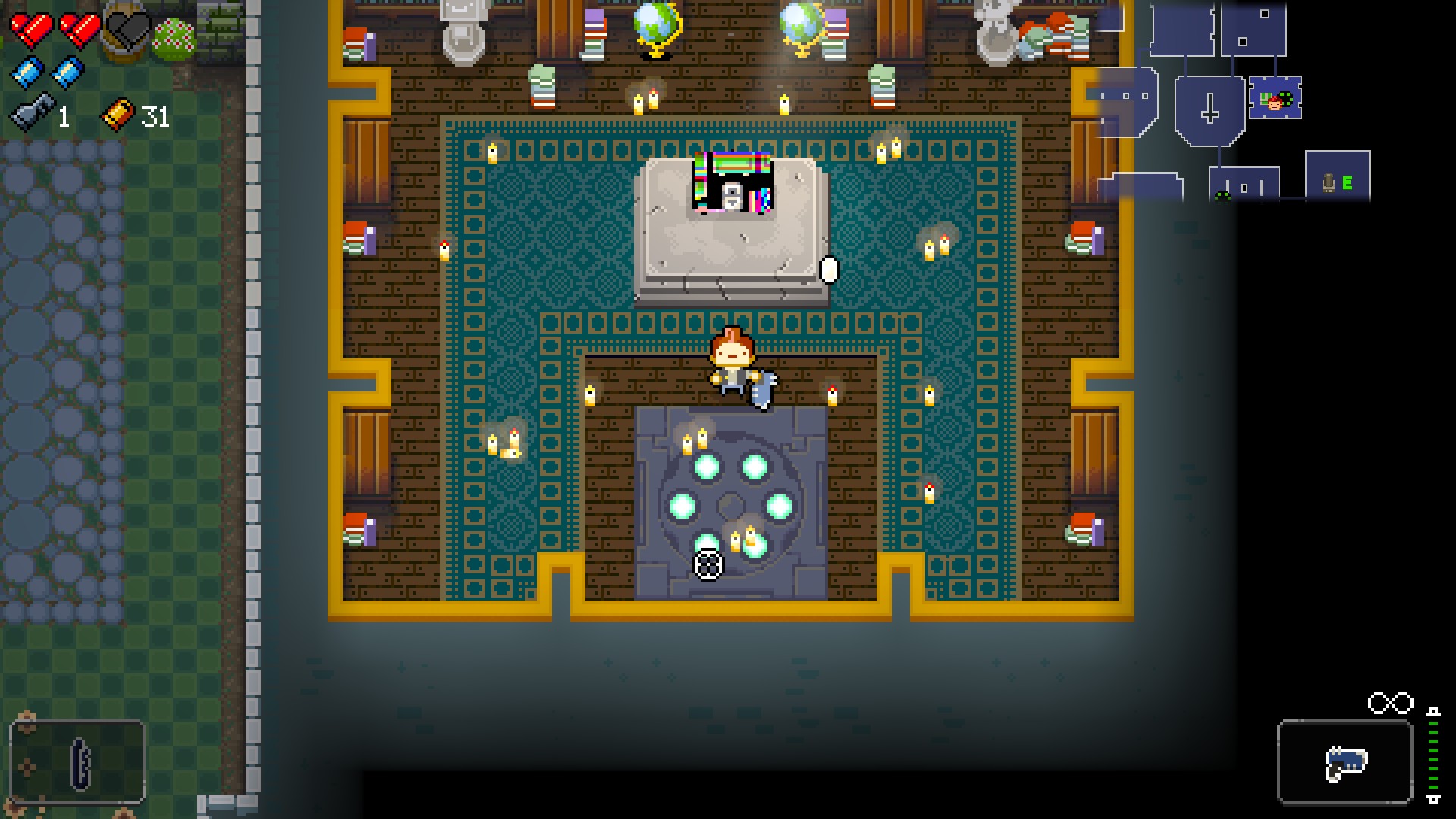Click the green E elevator marker on the minimap
The width and height of the screenshot is (1456, 819).
pos(1347,183)
